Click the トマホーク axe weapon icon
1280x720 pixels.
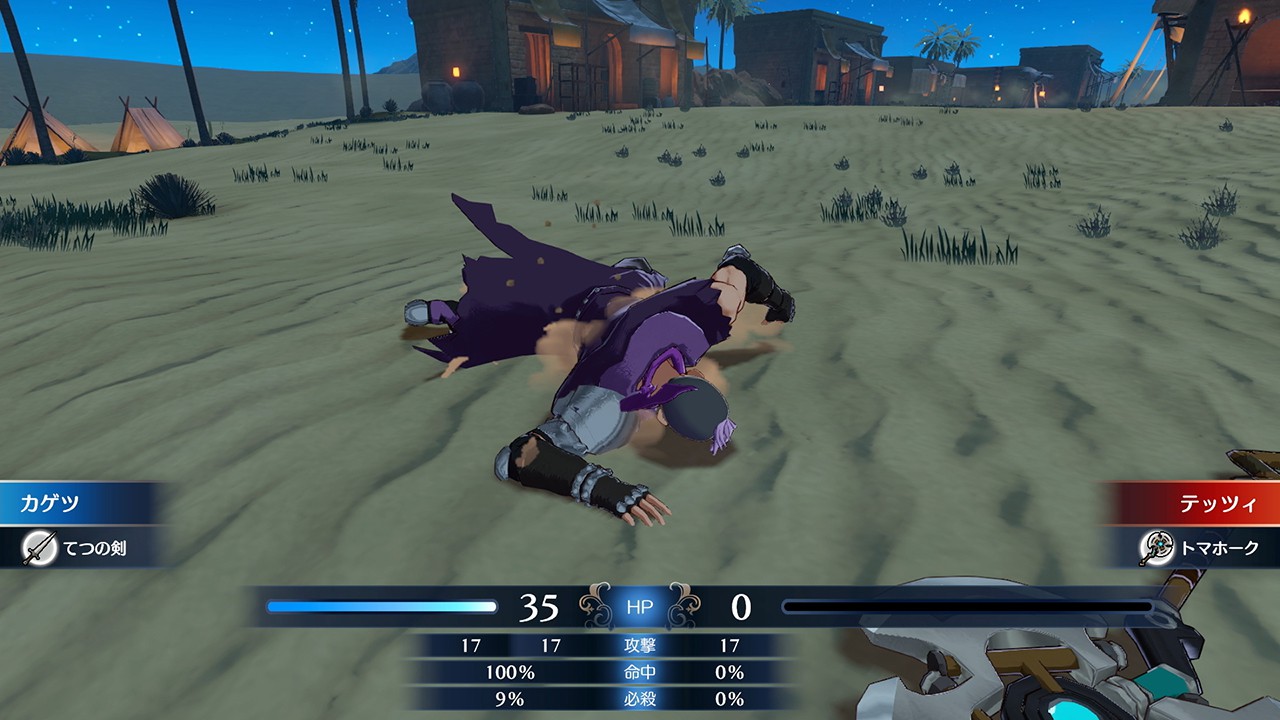(1156, 548)
